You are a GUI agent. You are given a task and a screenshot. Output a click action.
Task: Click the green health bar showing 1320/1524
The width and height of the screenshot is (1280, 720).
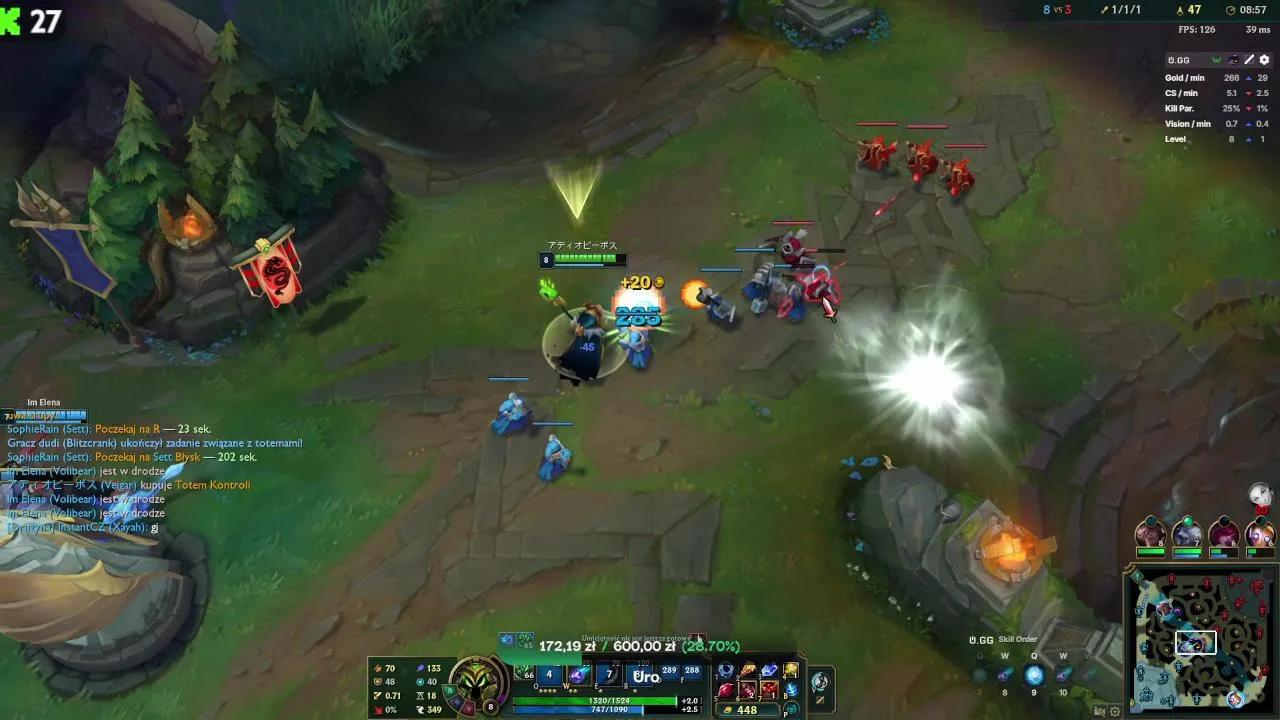(610, 700)
